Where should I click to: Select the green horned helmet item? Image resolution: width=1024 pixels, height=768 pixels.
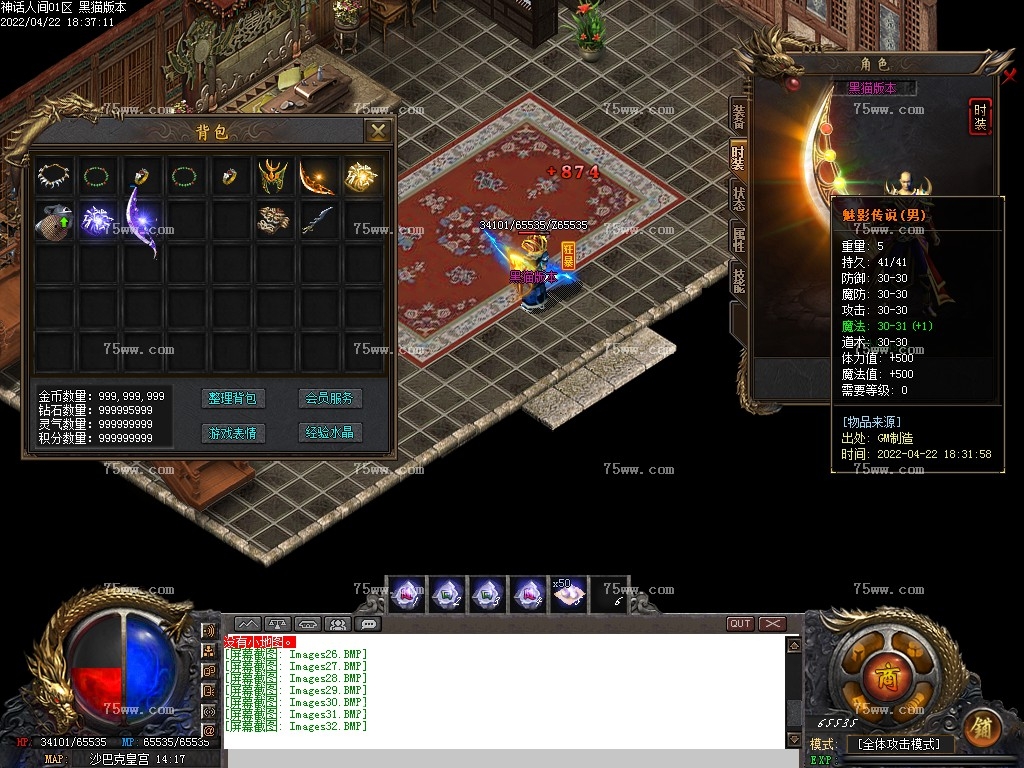pyautogui.click(x=272, y=177)
